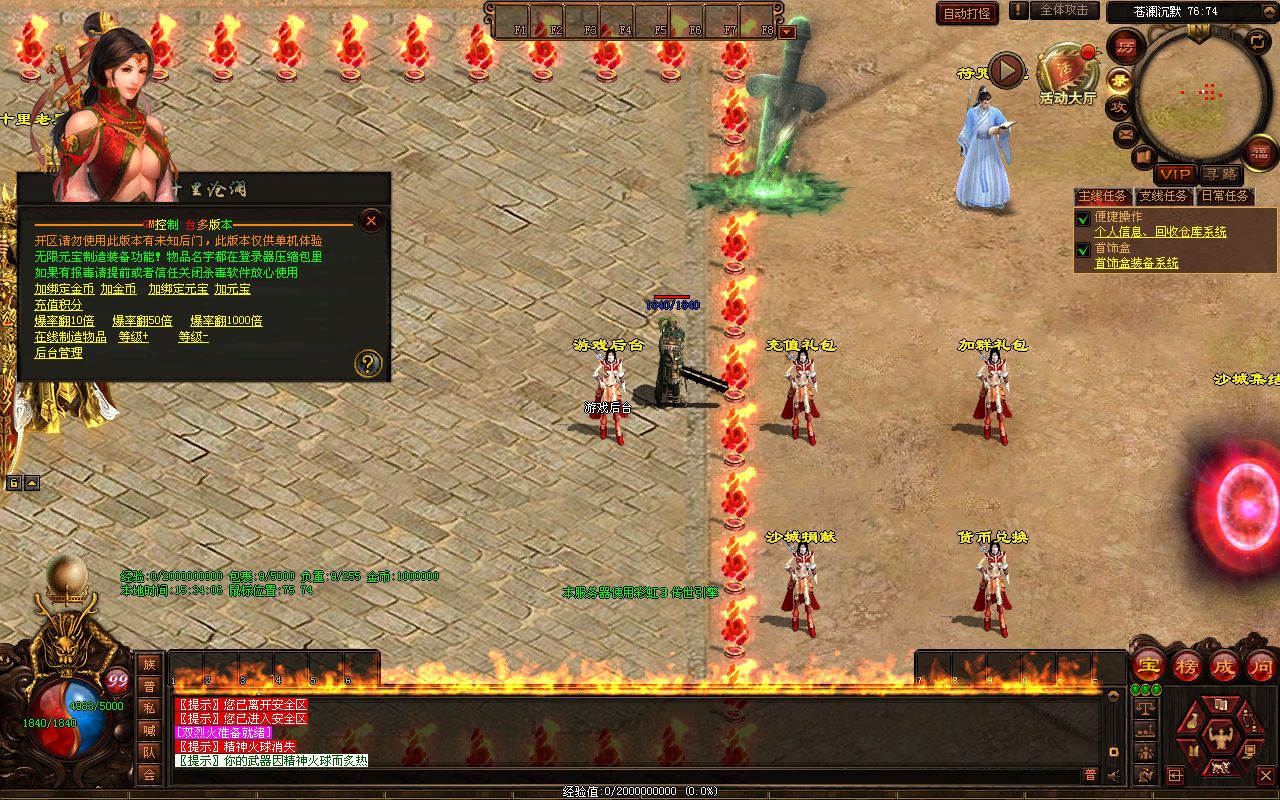Switch to the 支线任务 side quest tab
Image resolution: width=1280 pixels, height=800 pixels.
[1164, 196]
